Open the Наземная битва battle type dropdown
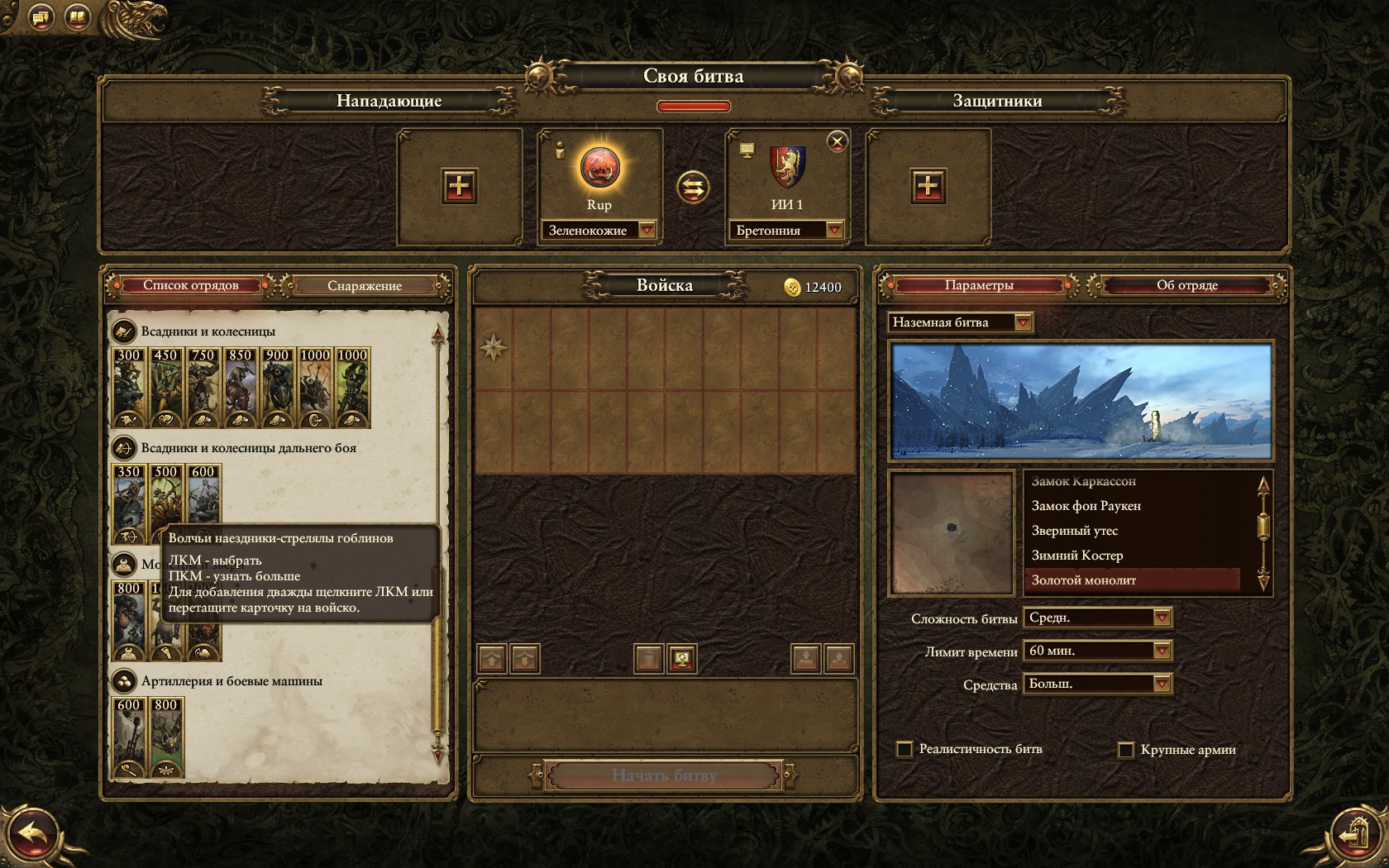Viewport: 1389px width, 868px height. coord(1023,322)
